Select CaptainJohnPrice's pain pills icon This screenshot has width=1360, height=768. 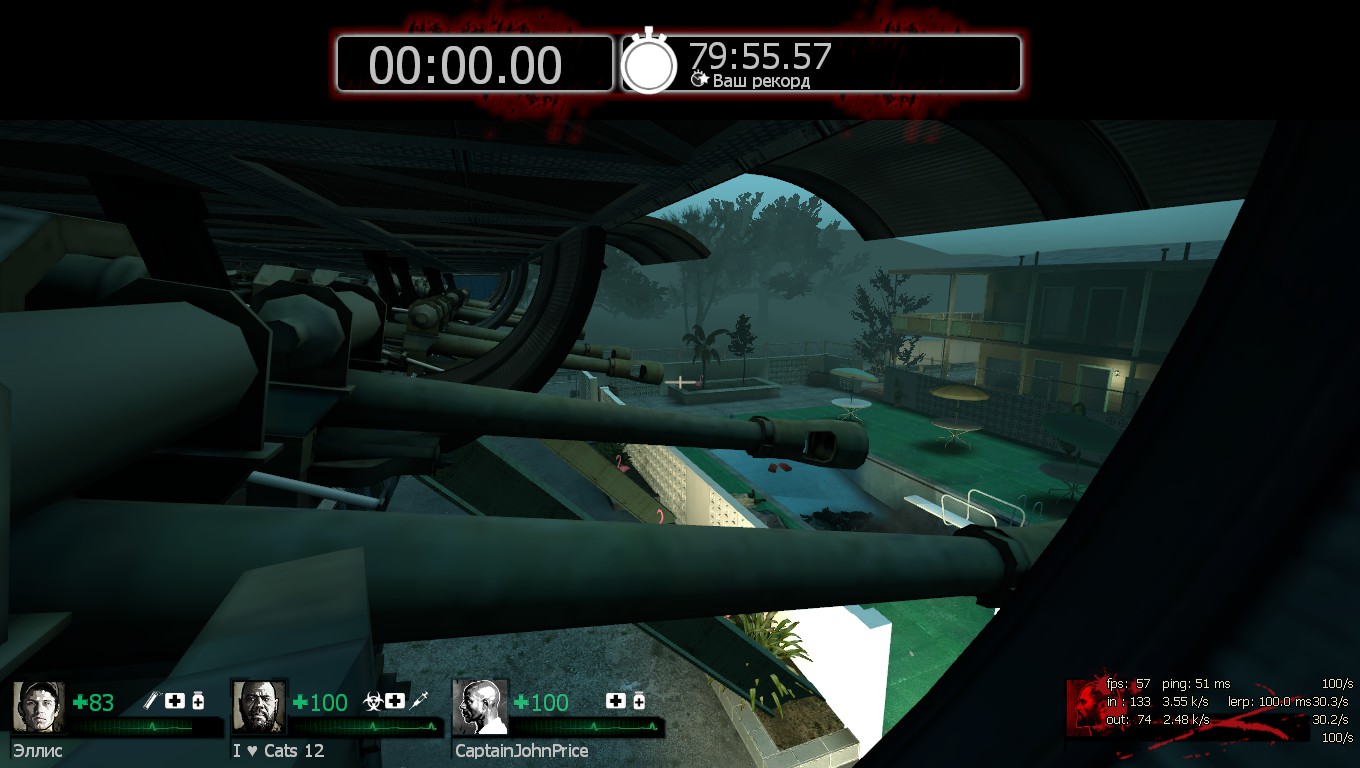click(638, 701)
